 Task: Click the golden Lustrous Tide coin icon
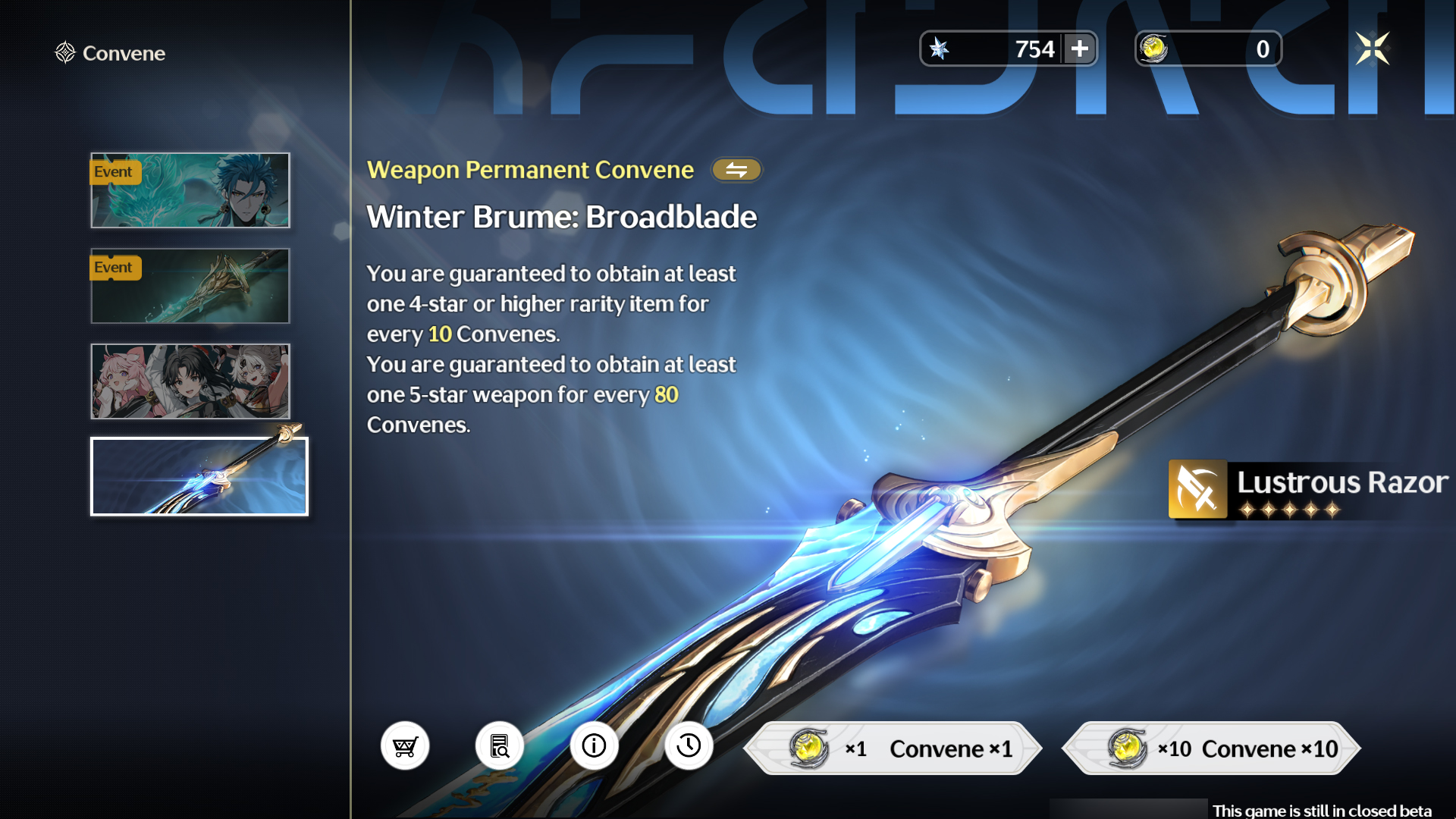(1153, 48)
